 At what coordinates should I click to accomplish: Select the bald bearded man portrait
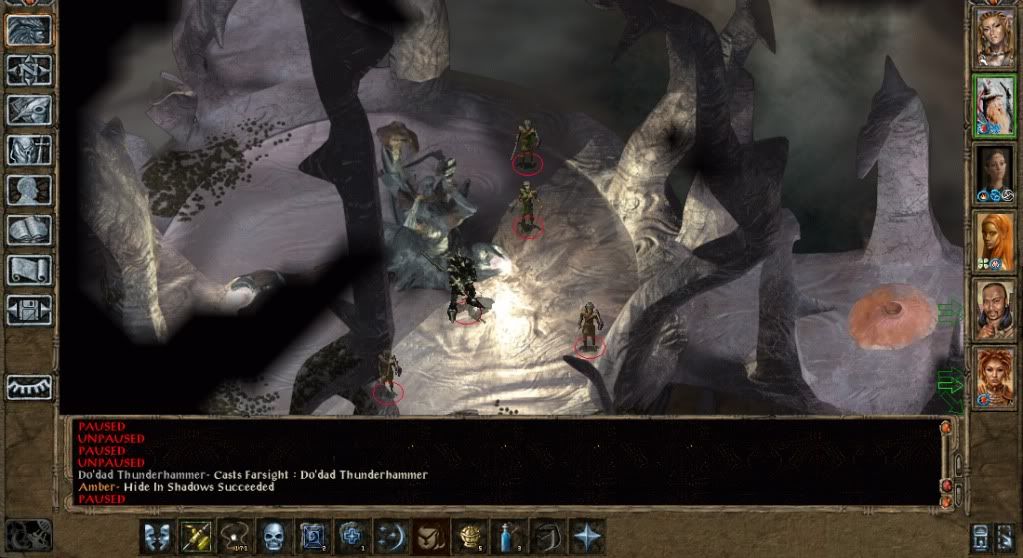(x=994, y=309)
